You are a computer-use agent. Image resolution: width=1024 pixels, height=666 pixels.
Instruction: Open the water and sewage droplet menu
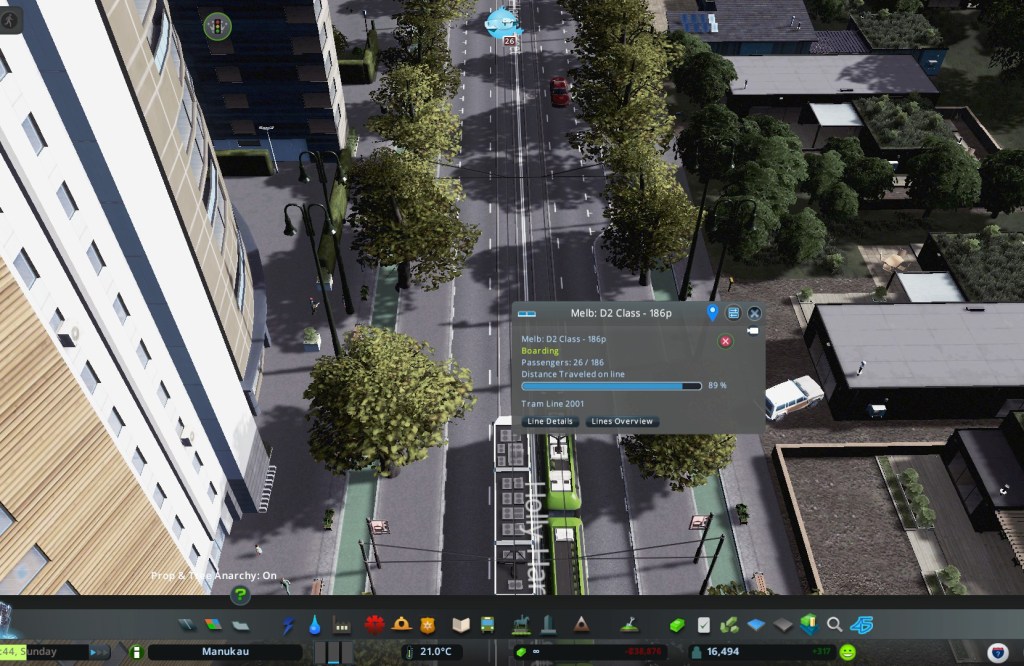[315, 625]
